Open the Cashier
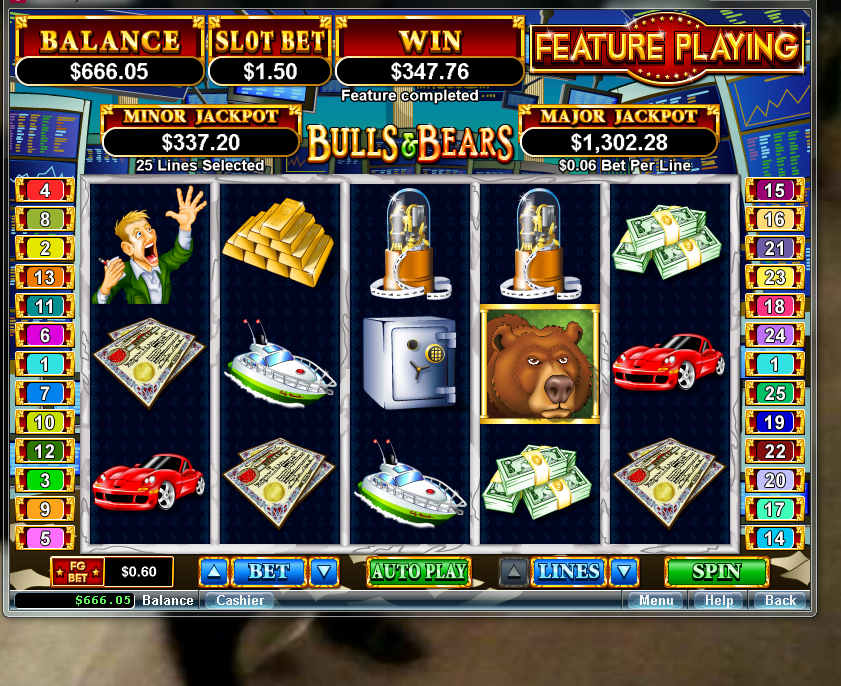841x686 pixels. pos(240,600)
